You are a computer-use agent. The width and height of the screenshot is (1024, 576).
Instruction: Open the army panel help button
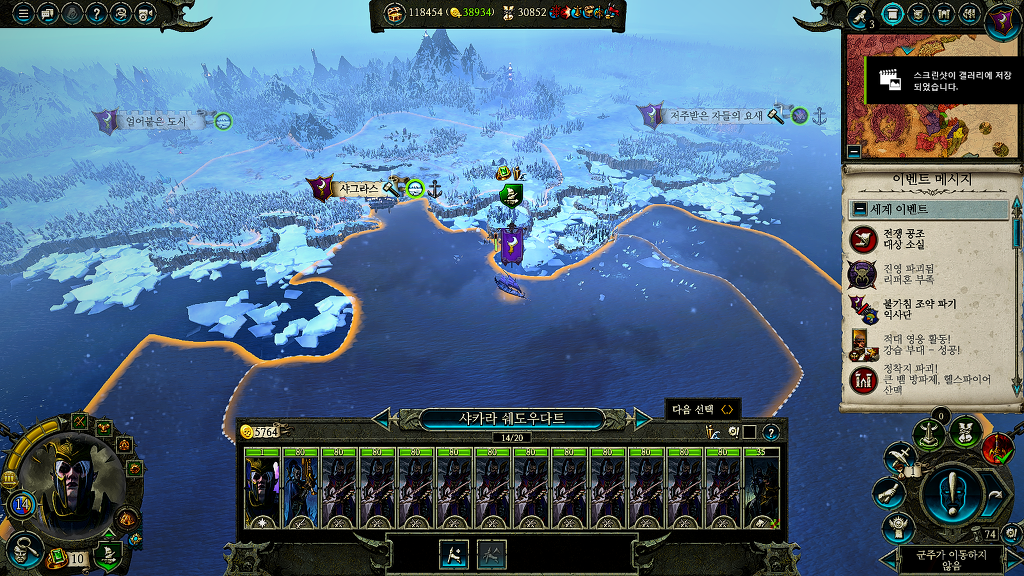(x=771, y=432)
